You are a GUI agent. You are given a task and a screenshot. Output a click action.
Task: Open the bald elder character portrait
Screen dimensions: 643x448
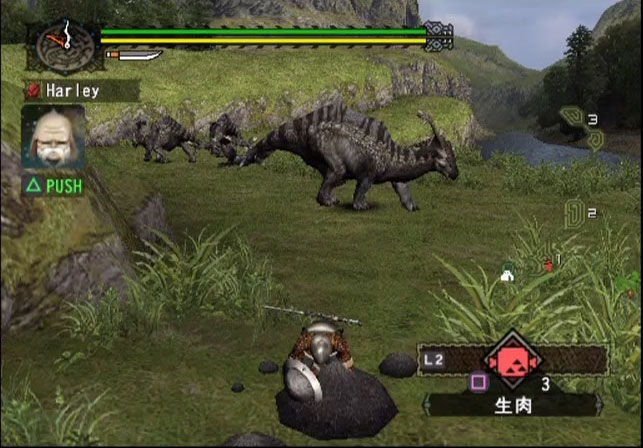[x=53, y=140]
